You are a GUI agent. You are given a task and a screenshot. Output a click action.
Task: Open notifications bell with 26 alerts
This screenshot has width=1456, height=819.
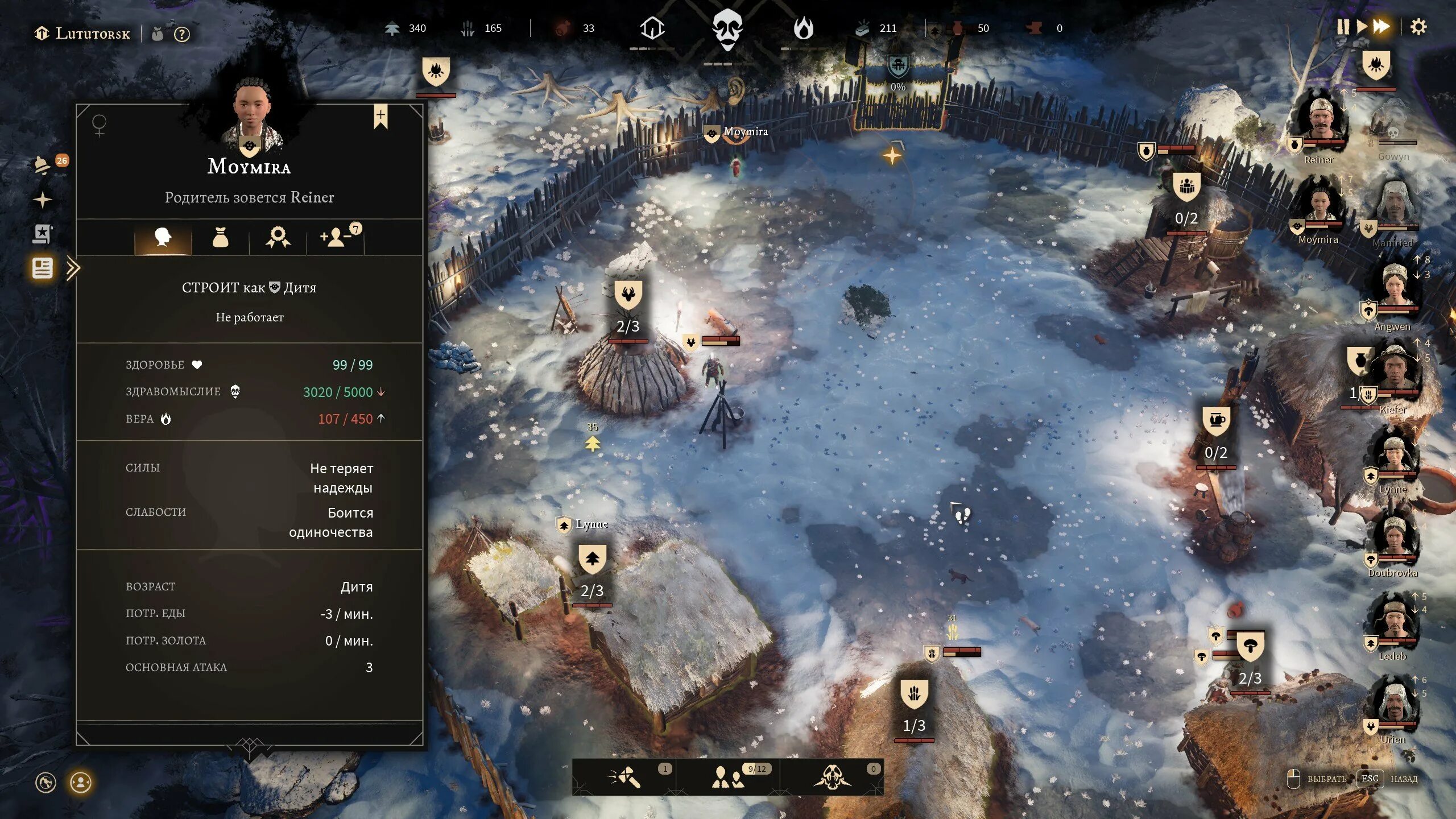[x=43, y=165]
